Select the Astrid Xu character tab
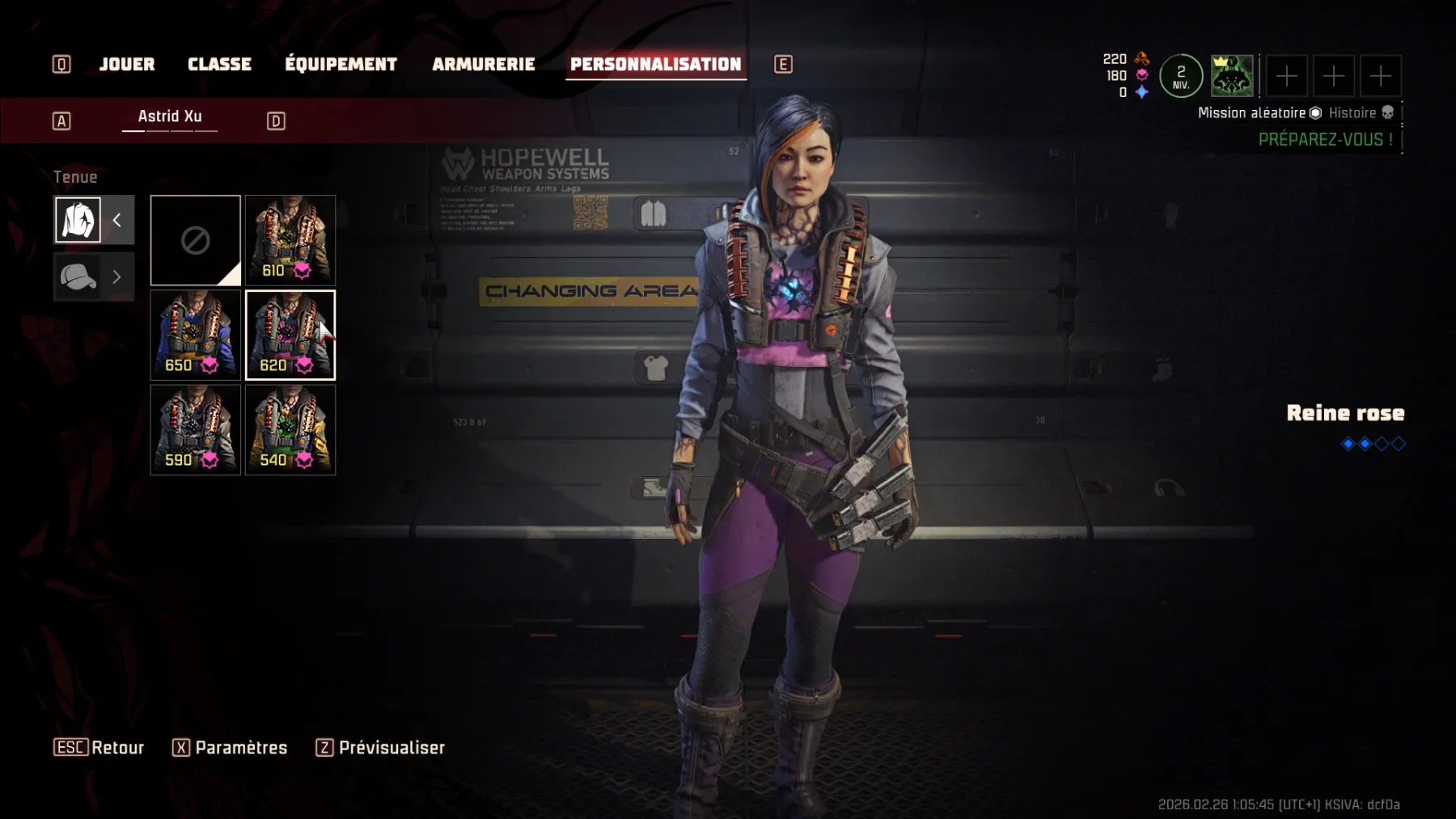1456x819 pixels. tap(170, 117)
